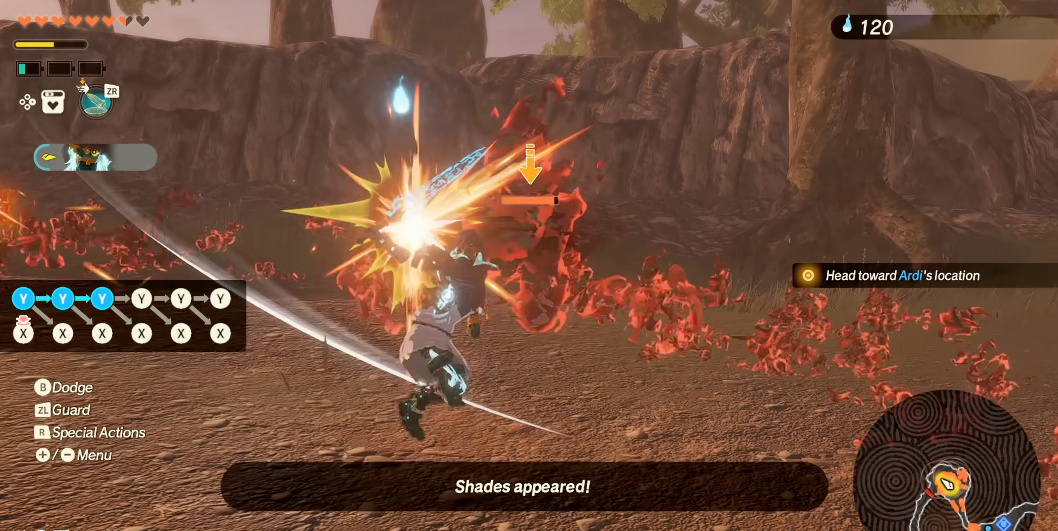The width and height of the screenshot is (1058, 531).
Task: Select the heart container item icon
Action: coord(53,102)
